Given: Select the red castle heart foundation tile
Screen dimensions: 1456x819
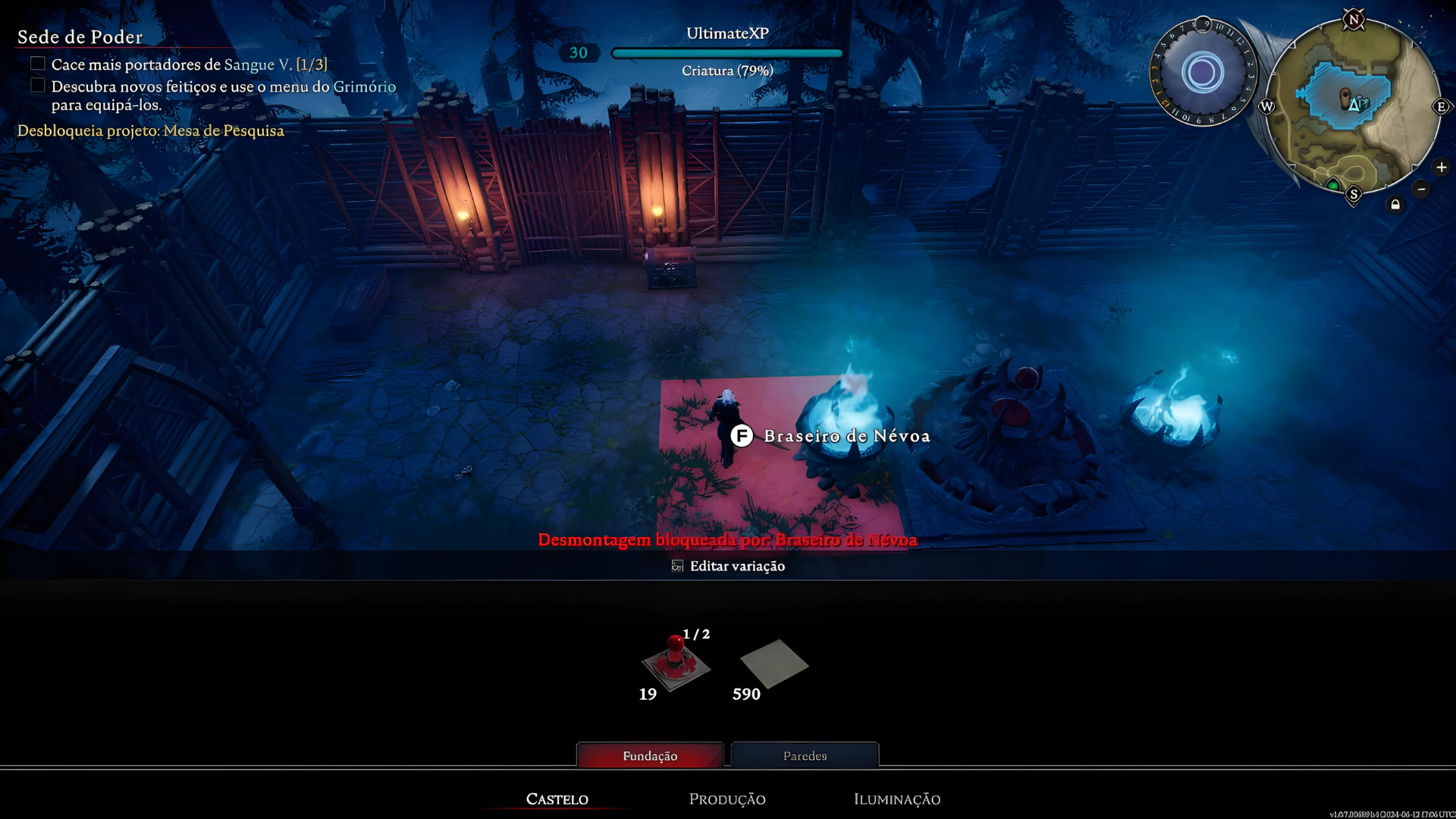Looking at the screenshot, I should pyautogui.click(x=675, y=664).
